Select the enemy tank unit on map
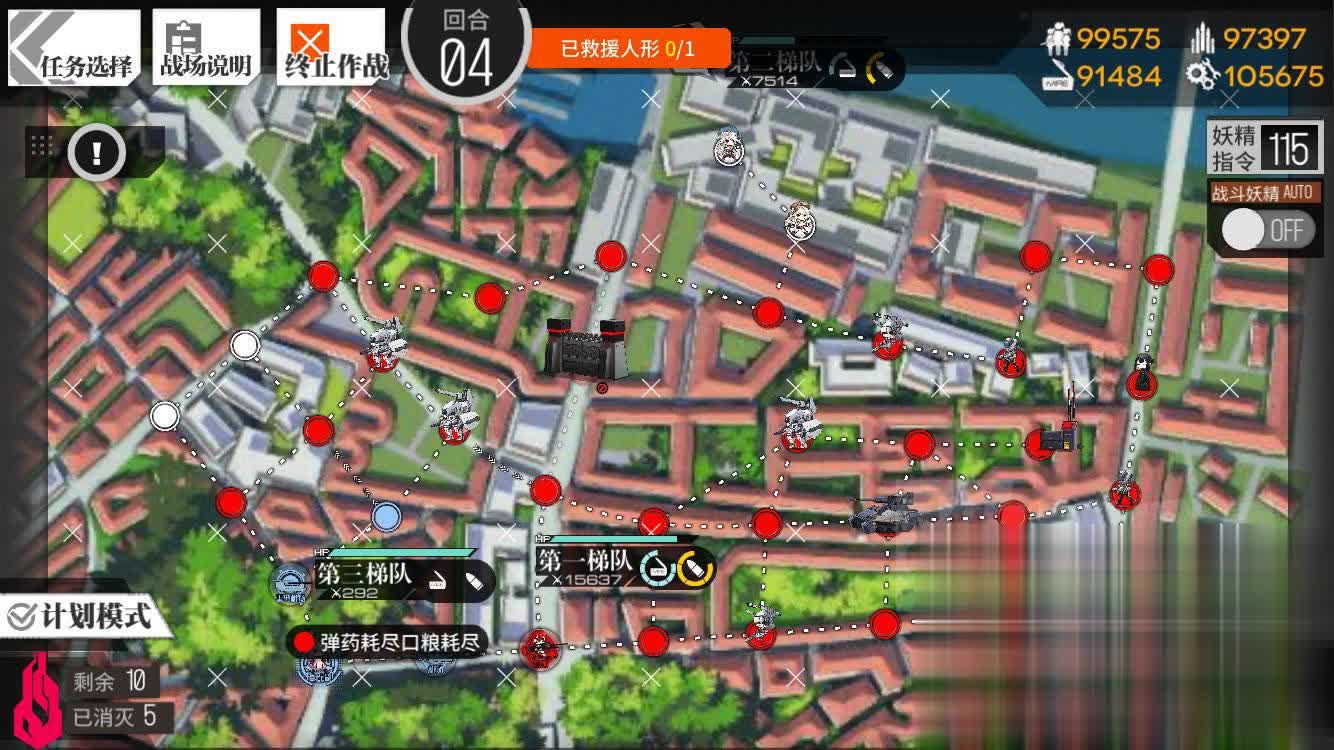Viewport: 1334px width, 750px height. 885,514
